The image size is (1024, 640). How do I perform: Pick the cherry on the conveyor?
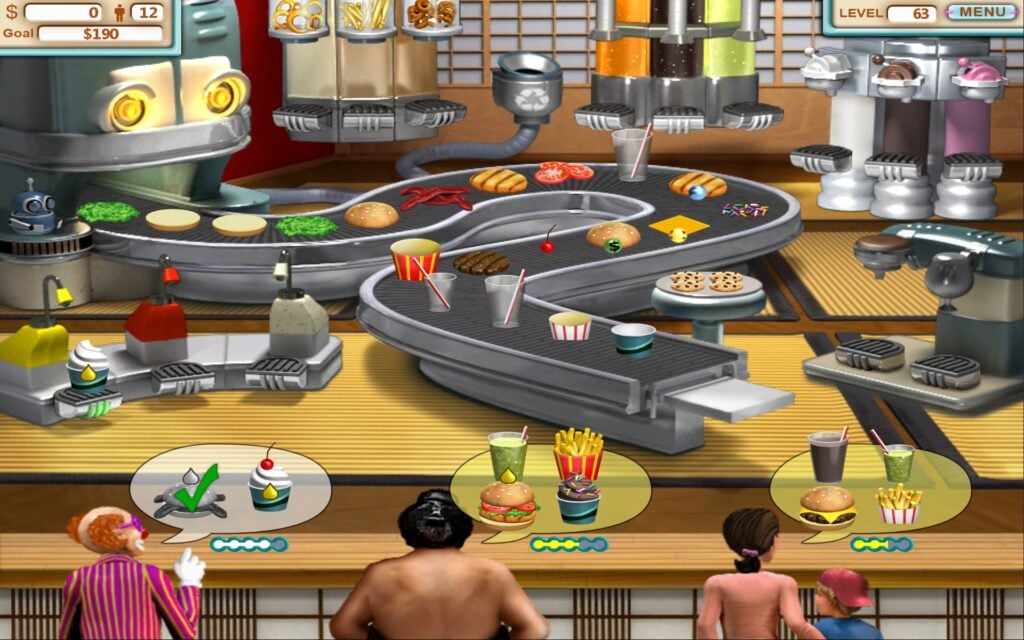click(548, 243)
